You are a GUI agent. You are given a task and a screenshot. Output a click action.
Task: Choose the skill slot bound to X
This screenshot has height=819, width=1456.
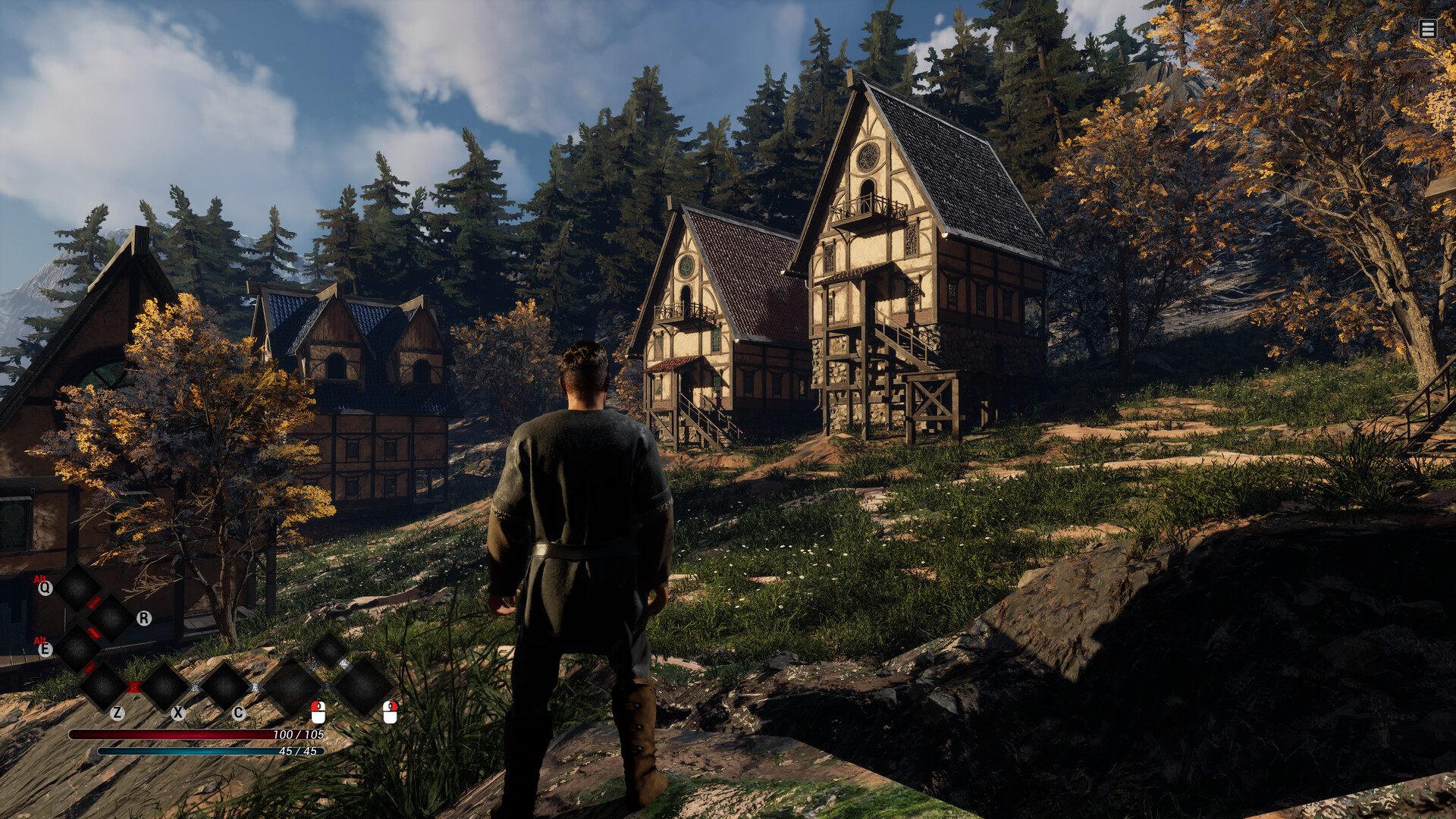[165, 686]
